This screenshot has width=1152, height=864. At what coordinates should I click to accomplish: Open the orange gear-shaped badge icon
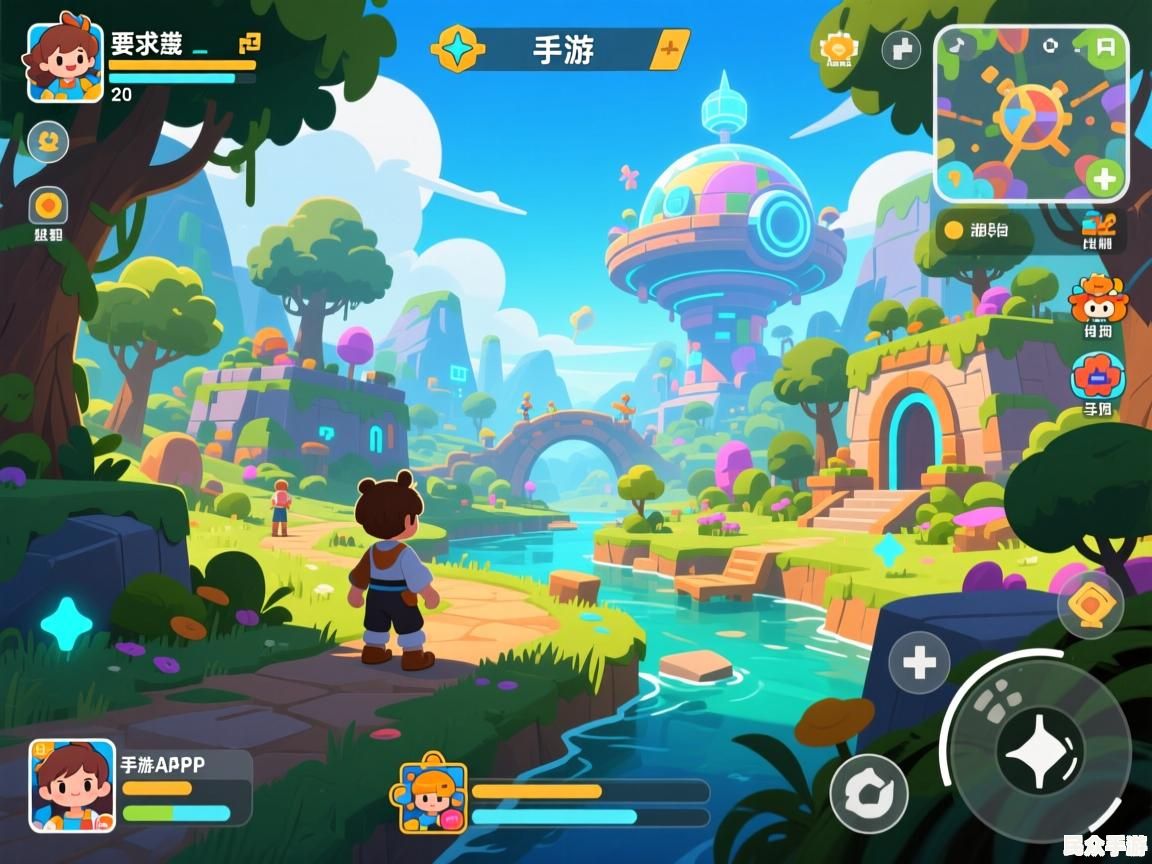pyautogui.click(x=838, y=47)
